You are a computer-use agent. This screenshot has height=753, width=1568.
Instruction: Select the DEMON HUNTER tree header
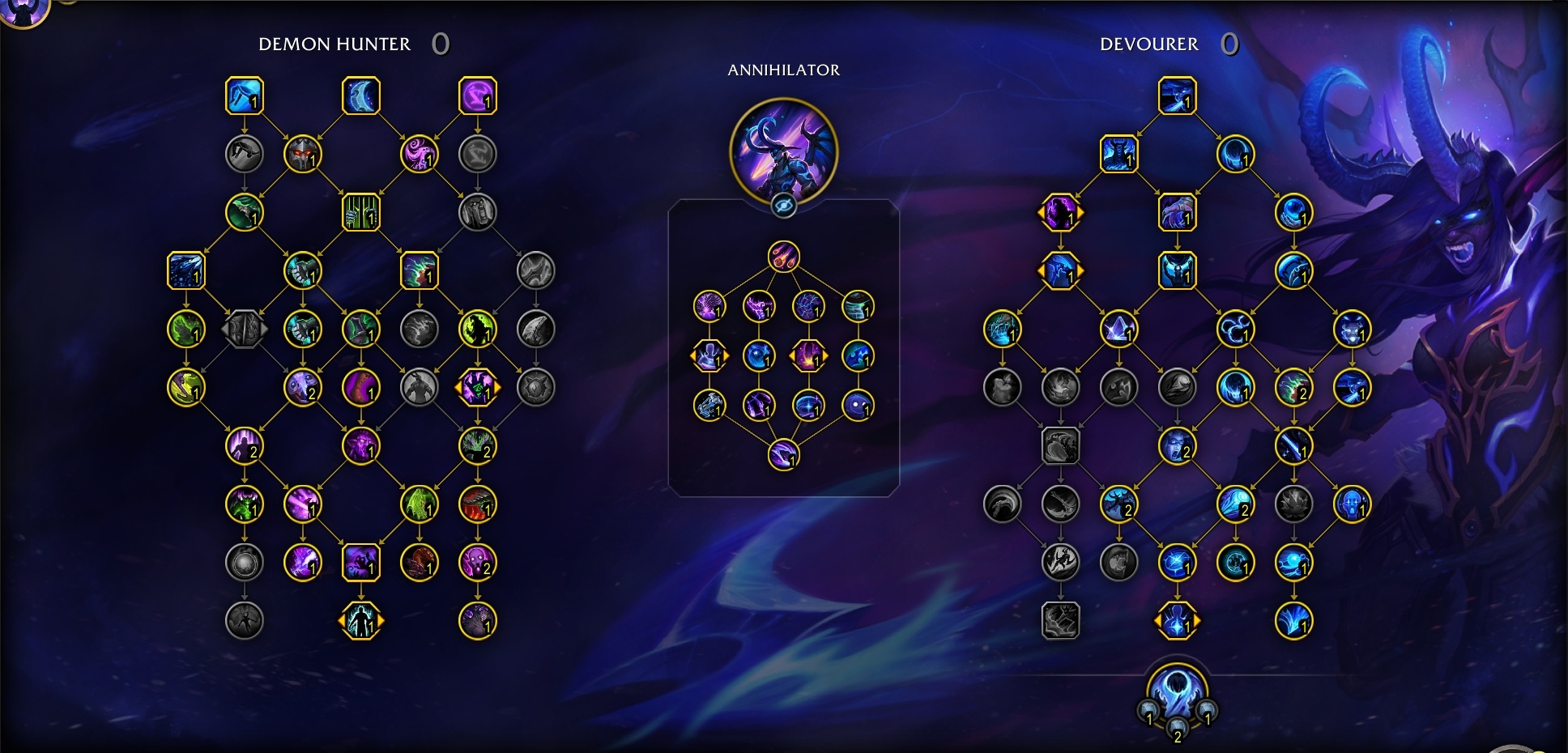coord(334,45)
